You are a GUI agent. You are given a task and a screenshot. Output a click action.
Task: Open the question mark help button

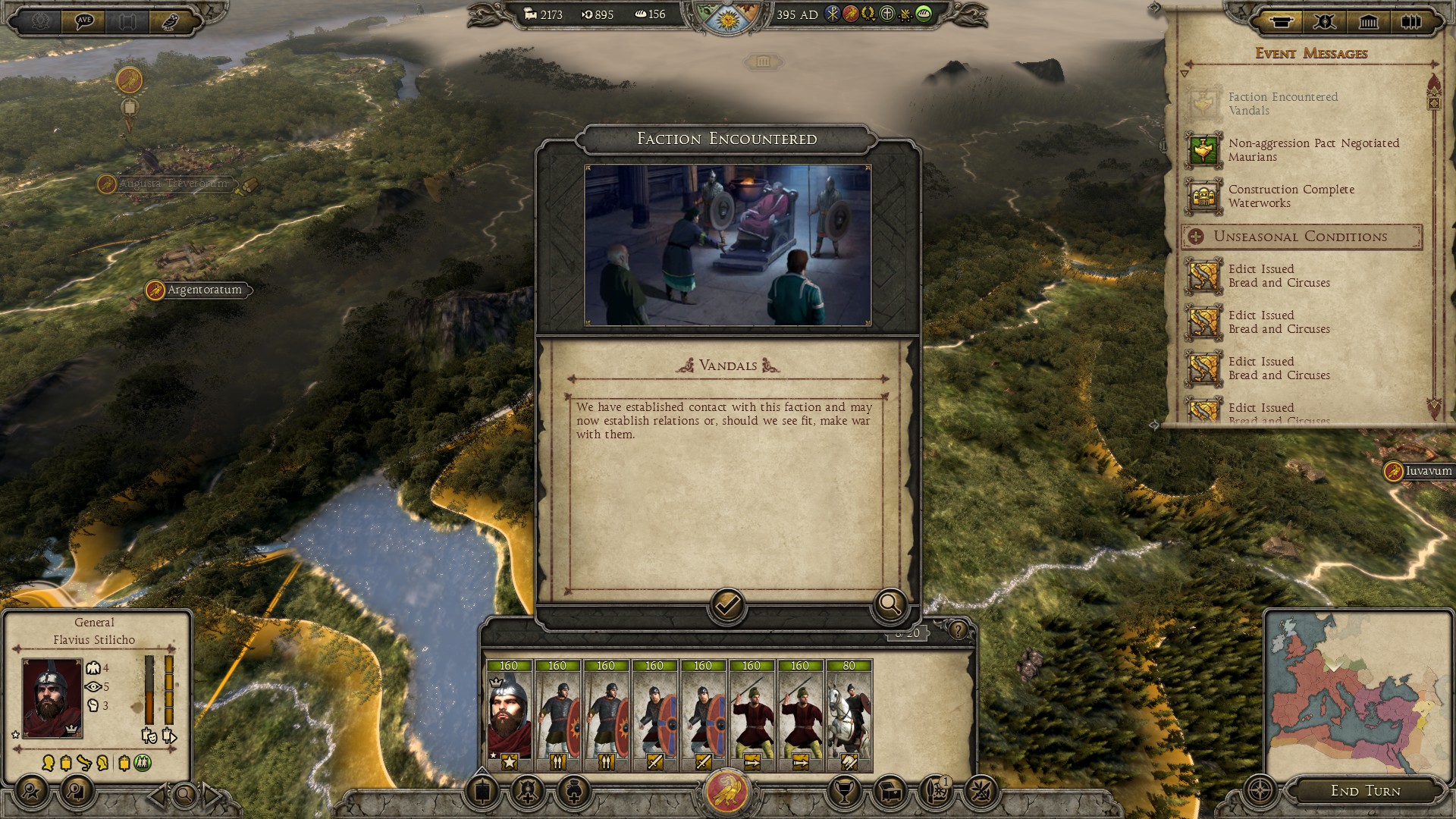click(959, 630)
